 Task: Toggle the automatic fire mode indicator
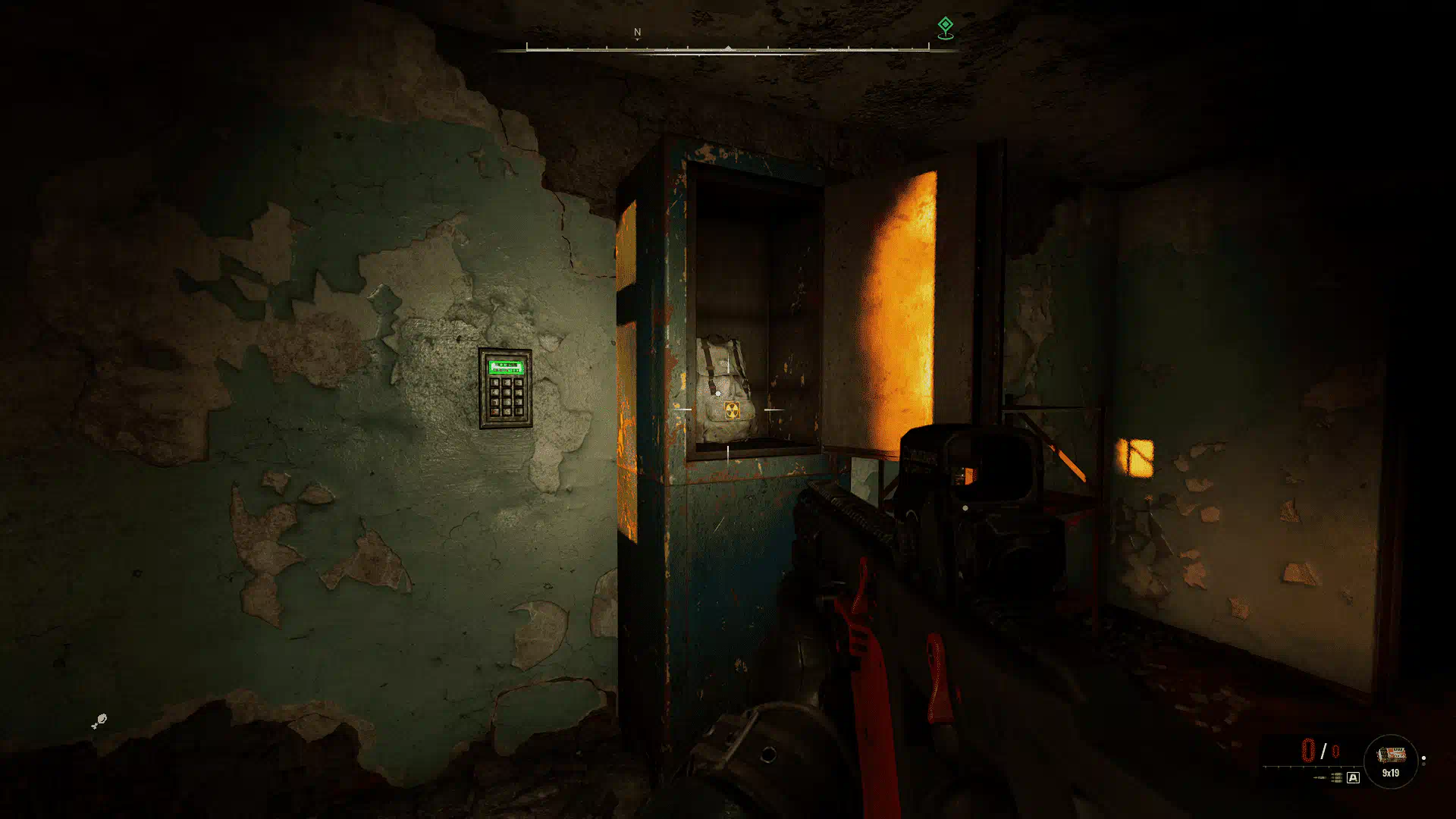1353,778
